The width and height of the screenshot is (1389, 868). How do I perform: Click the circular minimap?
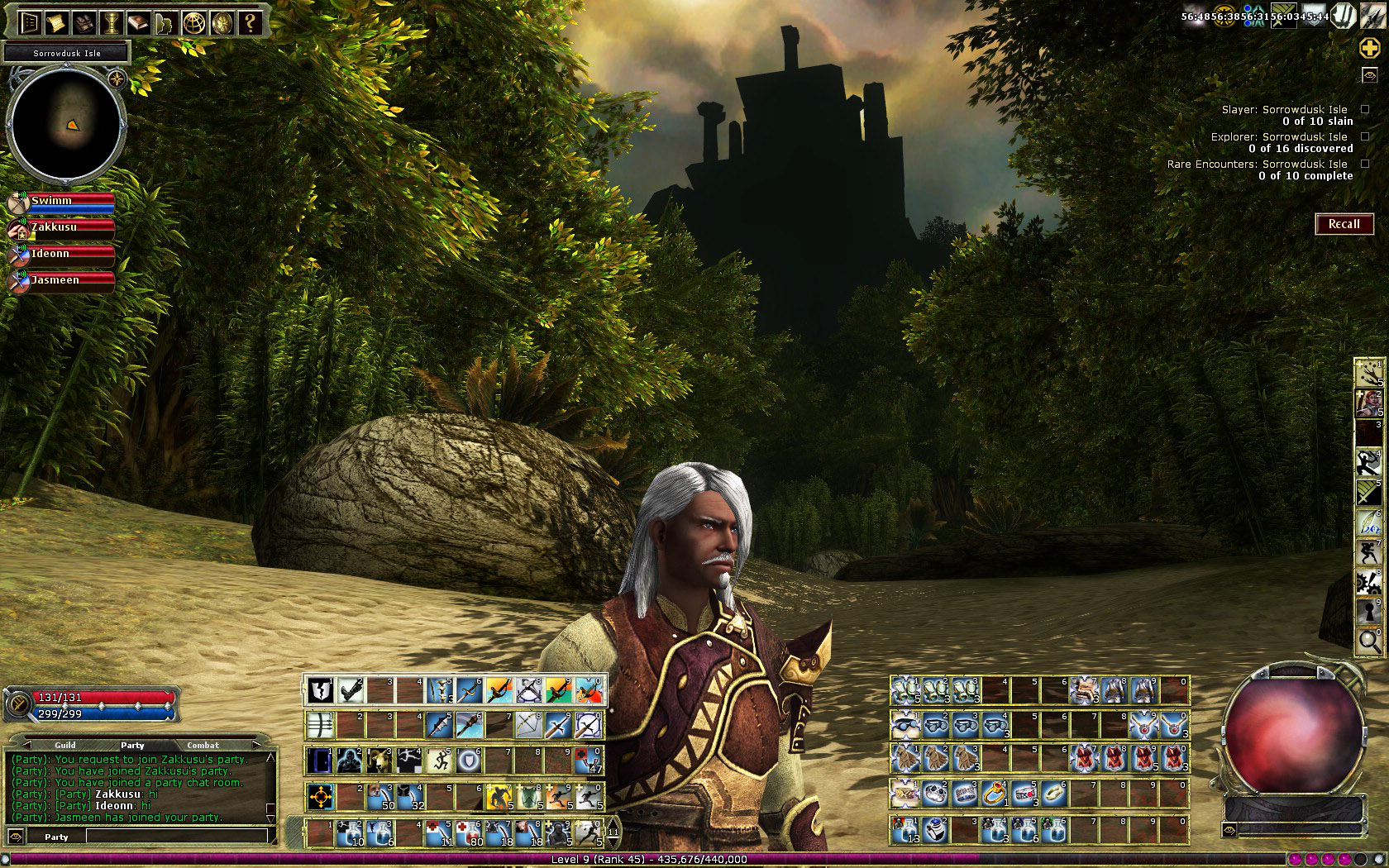(x=66, y=124)
